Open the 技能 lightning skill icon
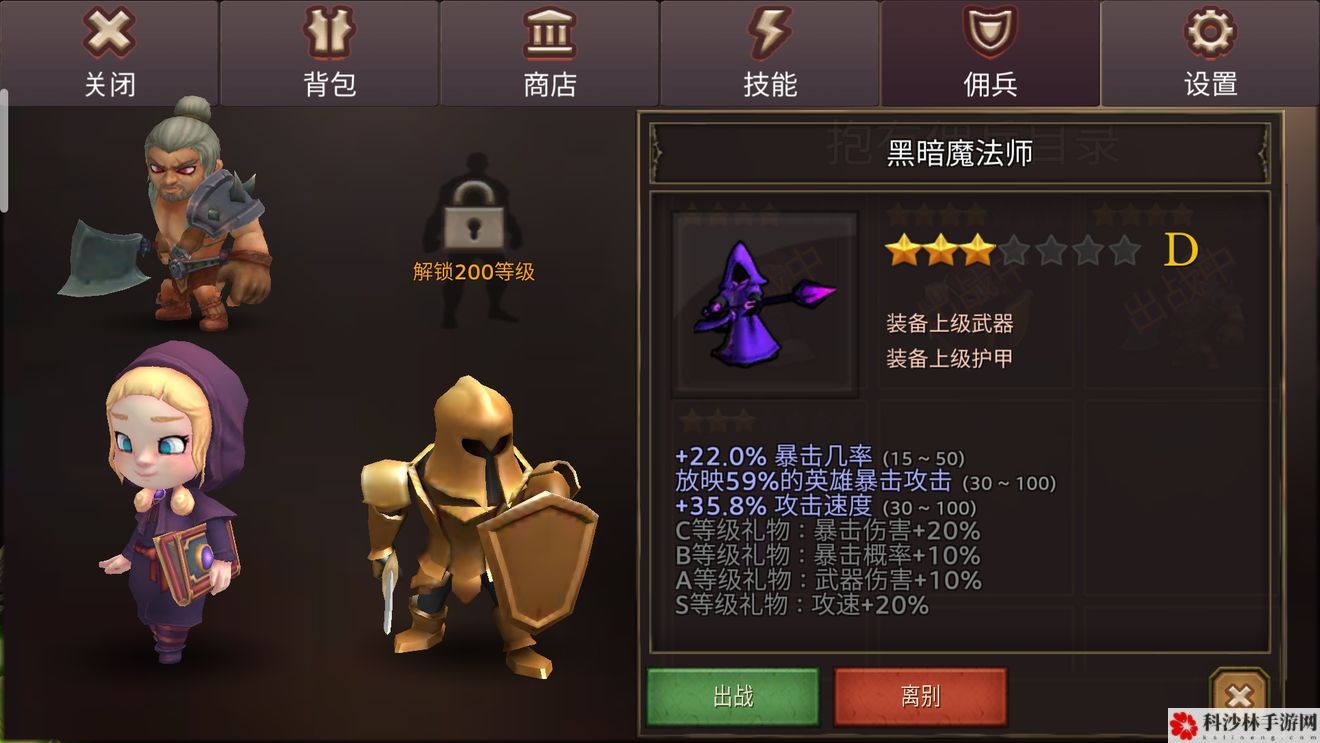Image resolution: width=1320 pixels, height=743 pixels. pos(768,35)
